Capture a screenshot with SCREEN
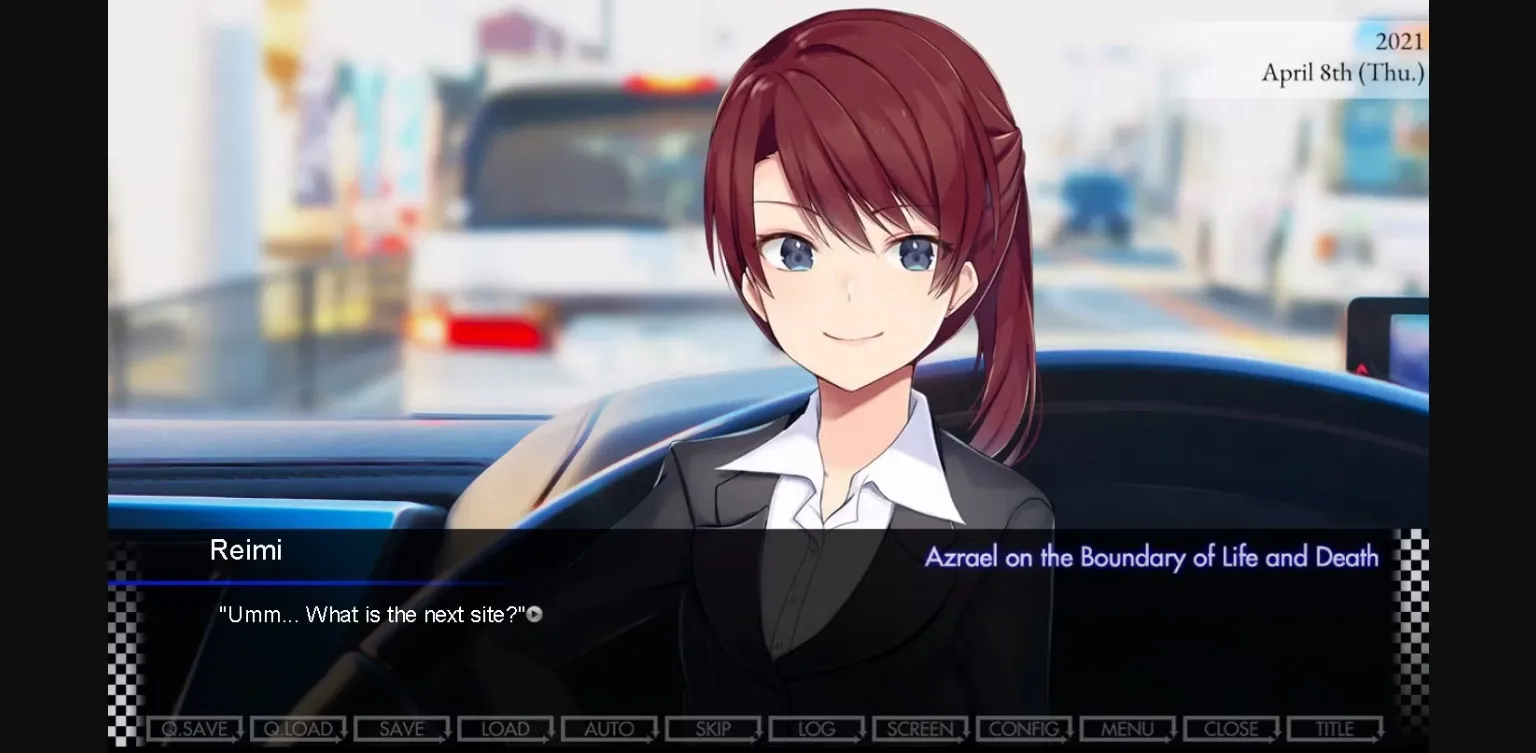Image resolution: width=1536 pixels, height=753 pixels. (x=919, y=728)
